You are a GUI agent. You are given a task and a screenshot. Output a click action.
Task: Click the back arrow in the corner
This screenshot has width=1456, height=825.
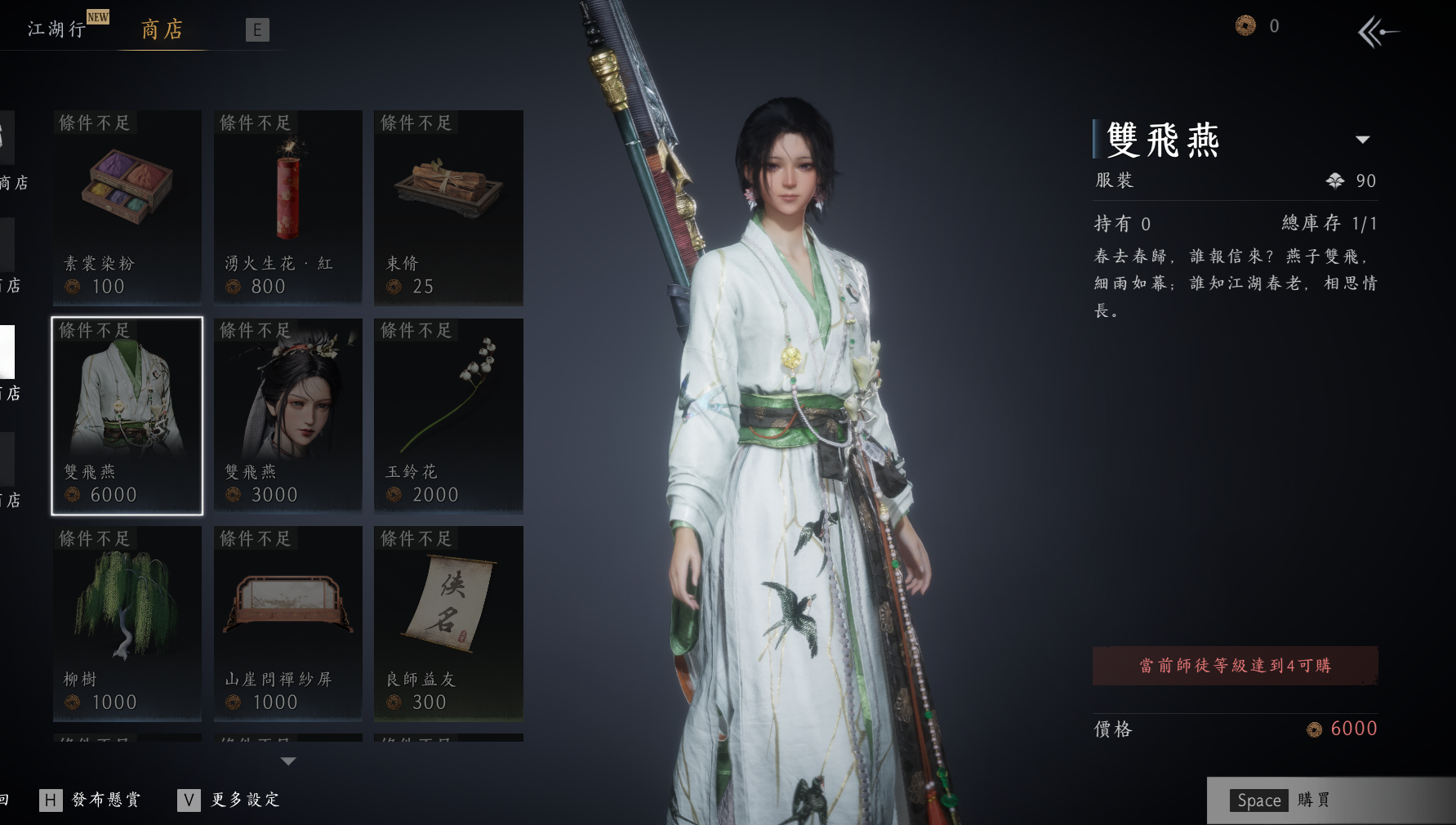click(x=1377, y=32)
